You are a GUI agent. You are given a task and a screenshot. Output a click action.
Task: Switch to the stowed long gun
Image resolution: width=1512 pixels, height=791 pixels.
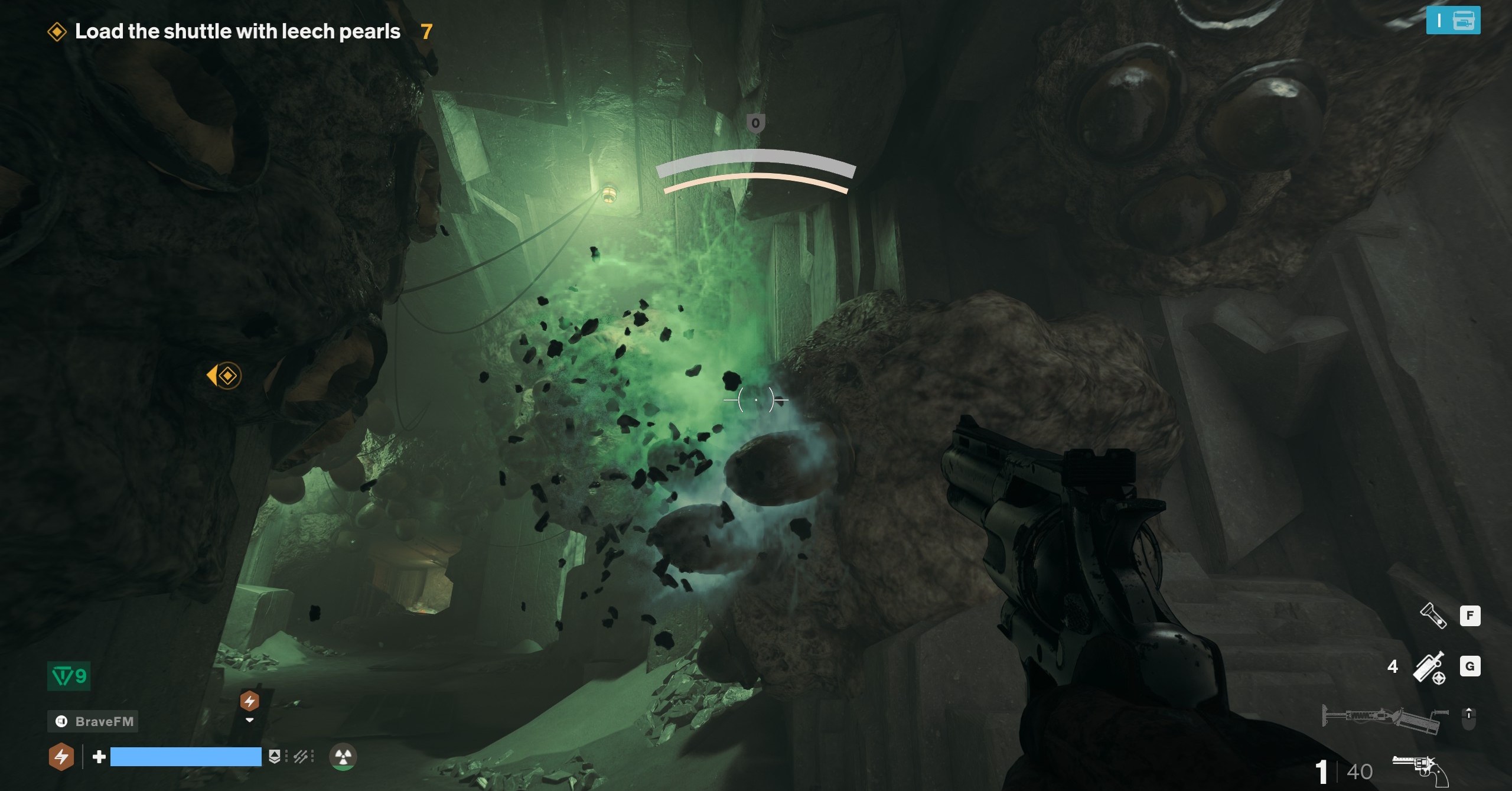point(1385,718)
